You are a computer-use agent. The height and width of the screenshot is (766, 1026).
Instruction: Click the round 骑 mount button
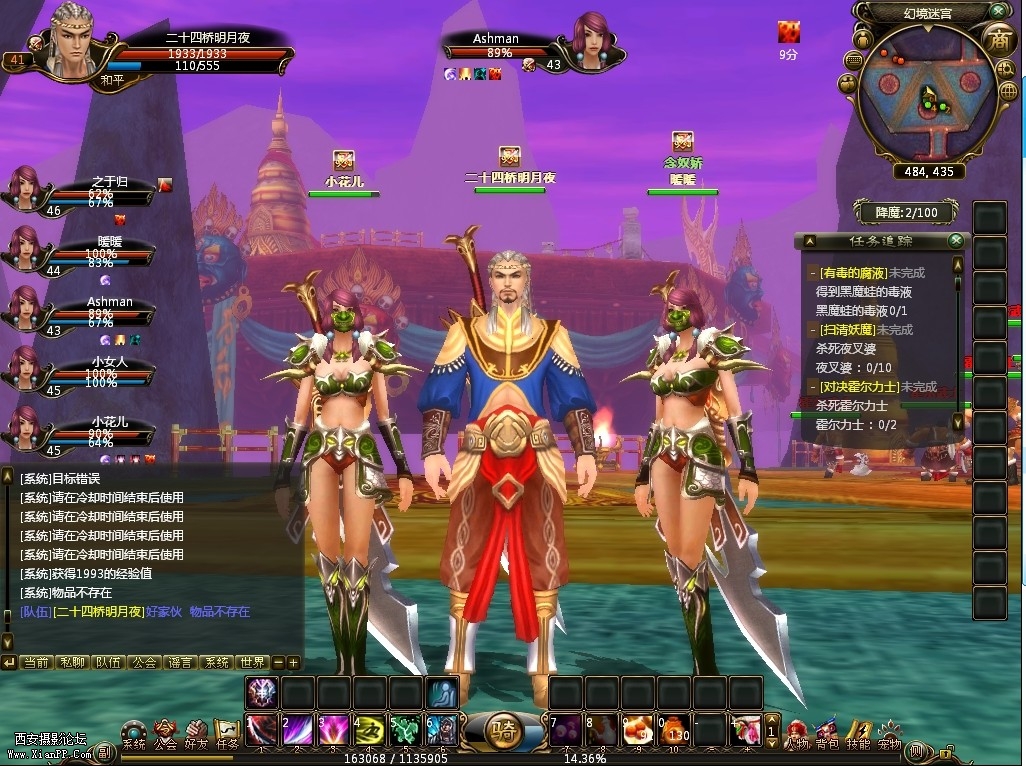[504, 732]
